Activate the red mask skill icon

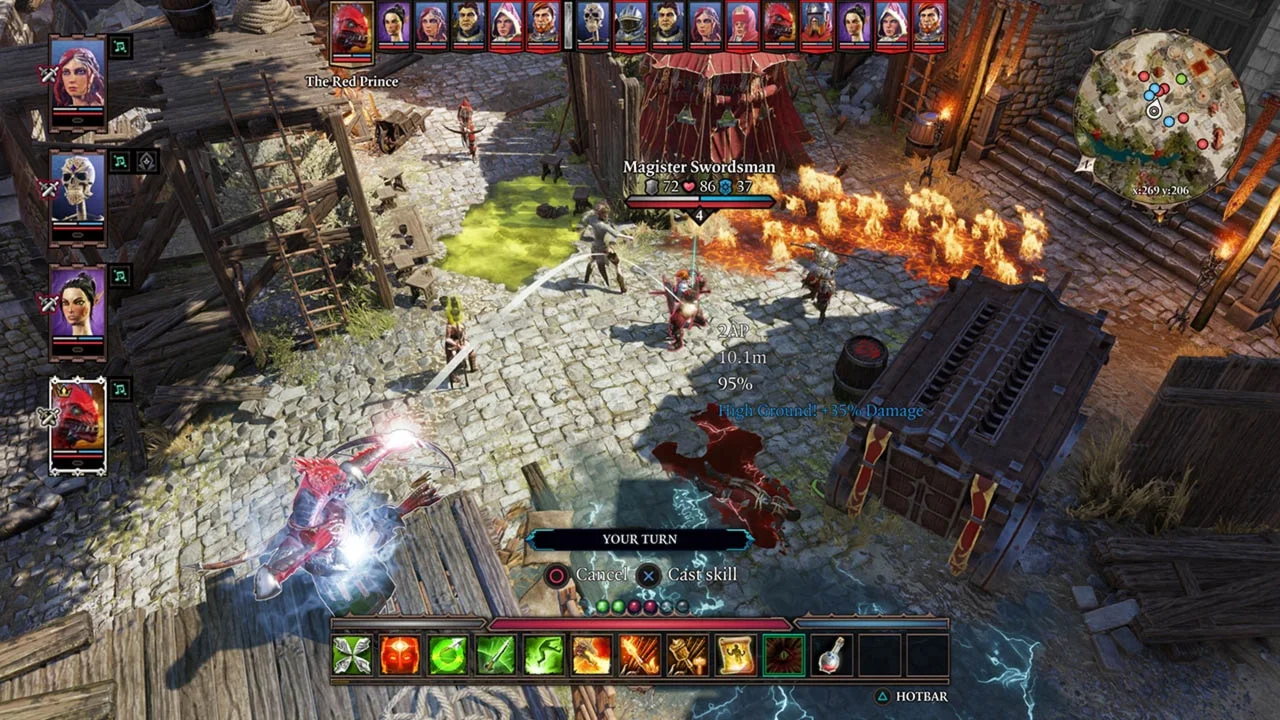pos(400,655)
